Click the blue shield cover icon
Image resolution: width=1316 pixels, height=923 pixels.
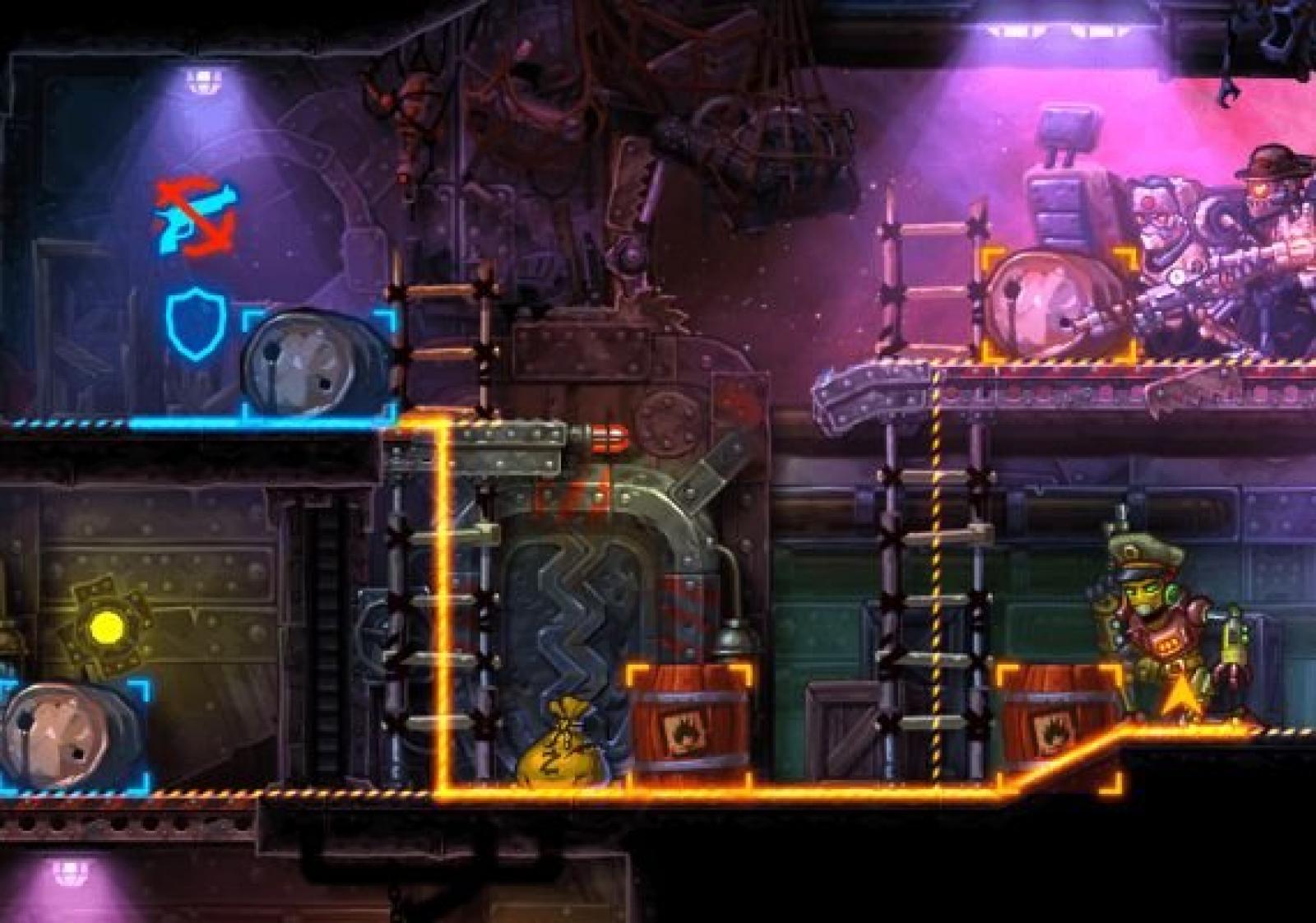coord(196,323)
